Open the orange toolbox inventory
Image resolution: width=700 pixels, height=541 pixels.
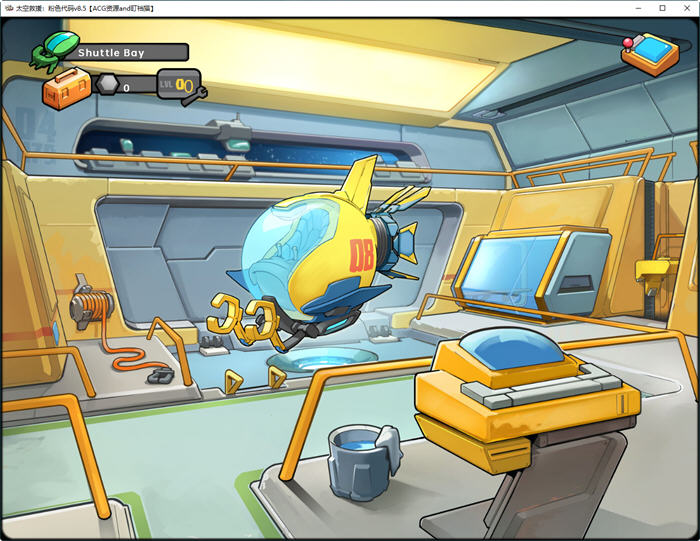pyautogui.click(x=66, y=88)
